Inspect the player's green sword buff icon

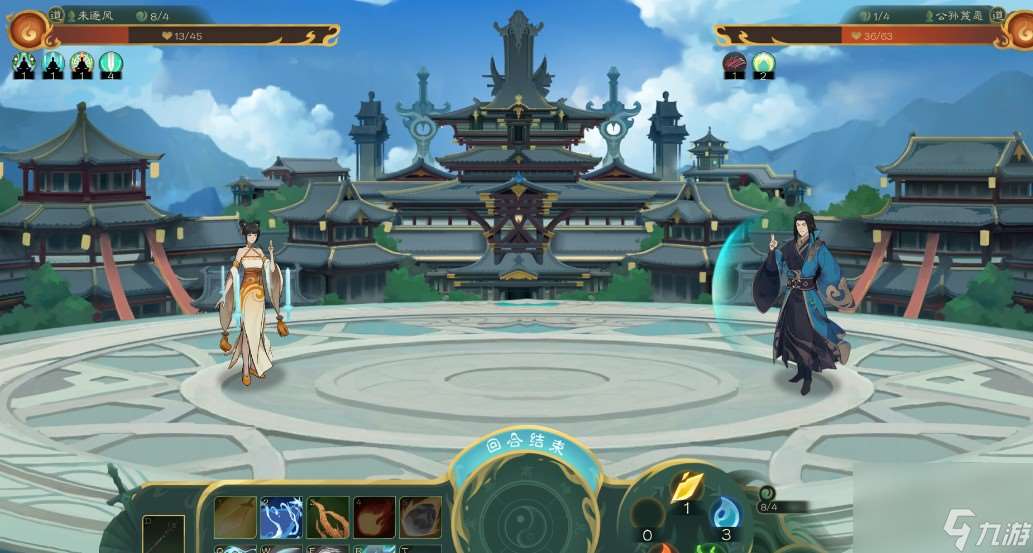(111, 65)
